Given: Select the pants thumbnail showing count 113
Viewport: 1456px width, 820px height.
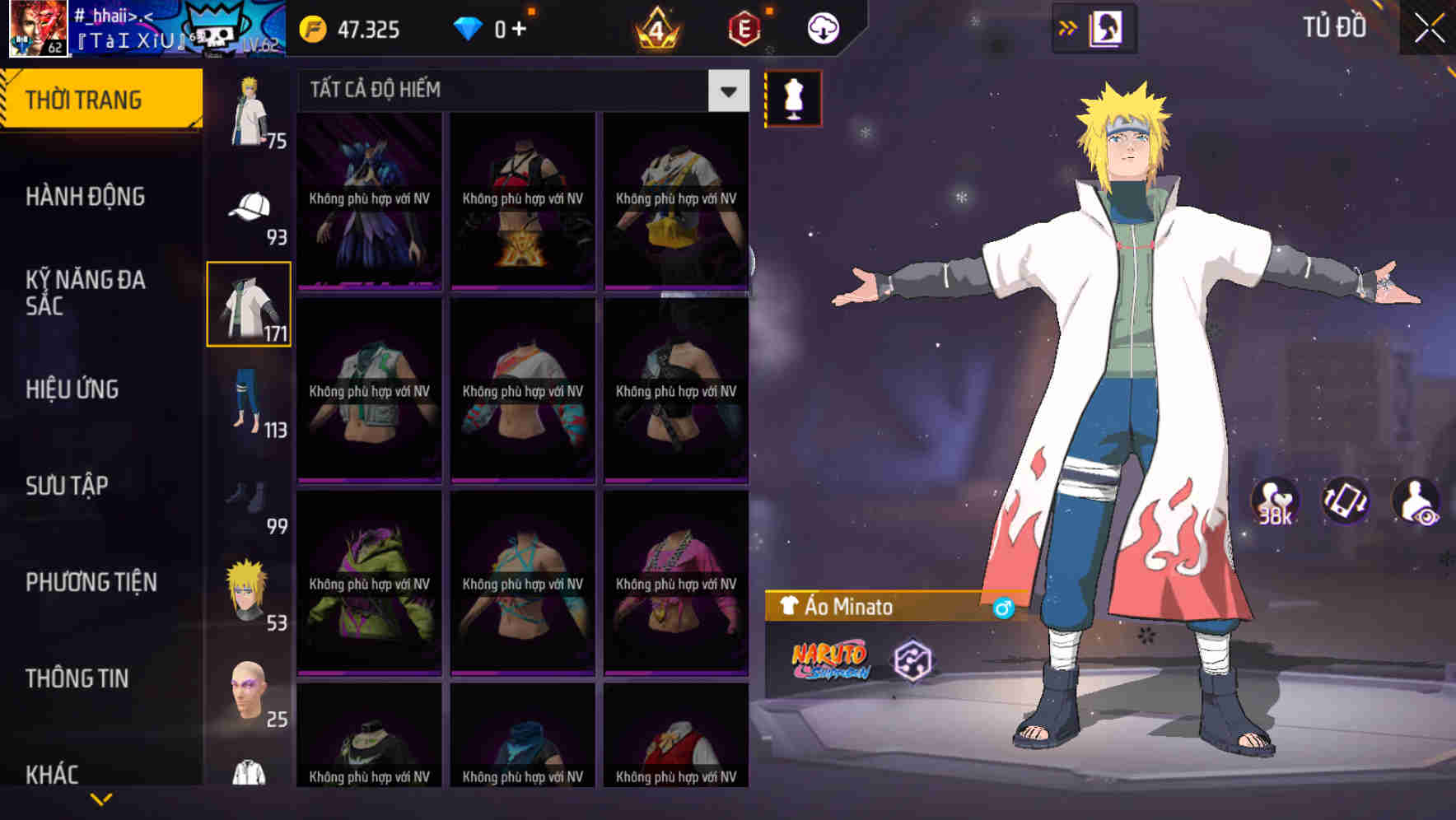Looking at the screenshot, I should (x=249, y=403).
